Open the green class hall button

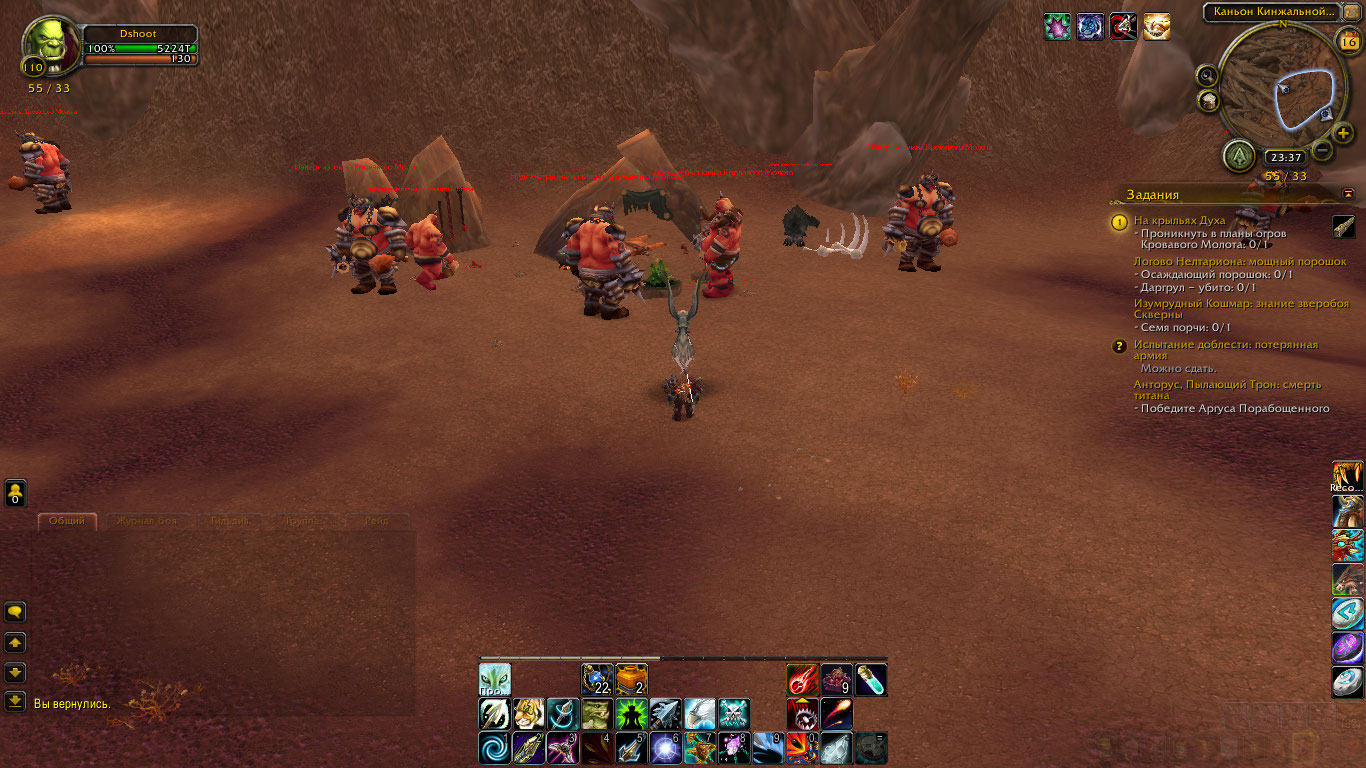tap(1239, 156)
